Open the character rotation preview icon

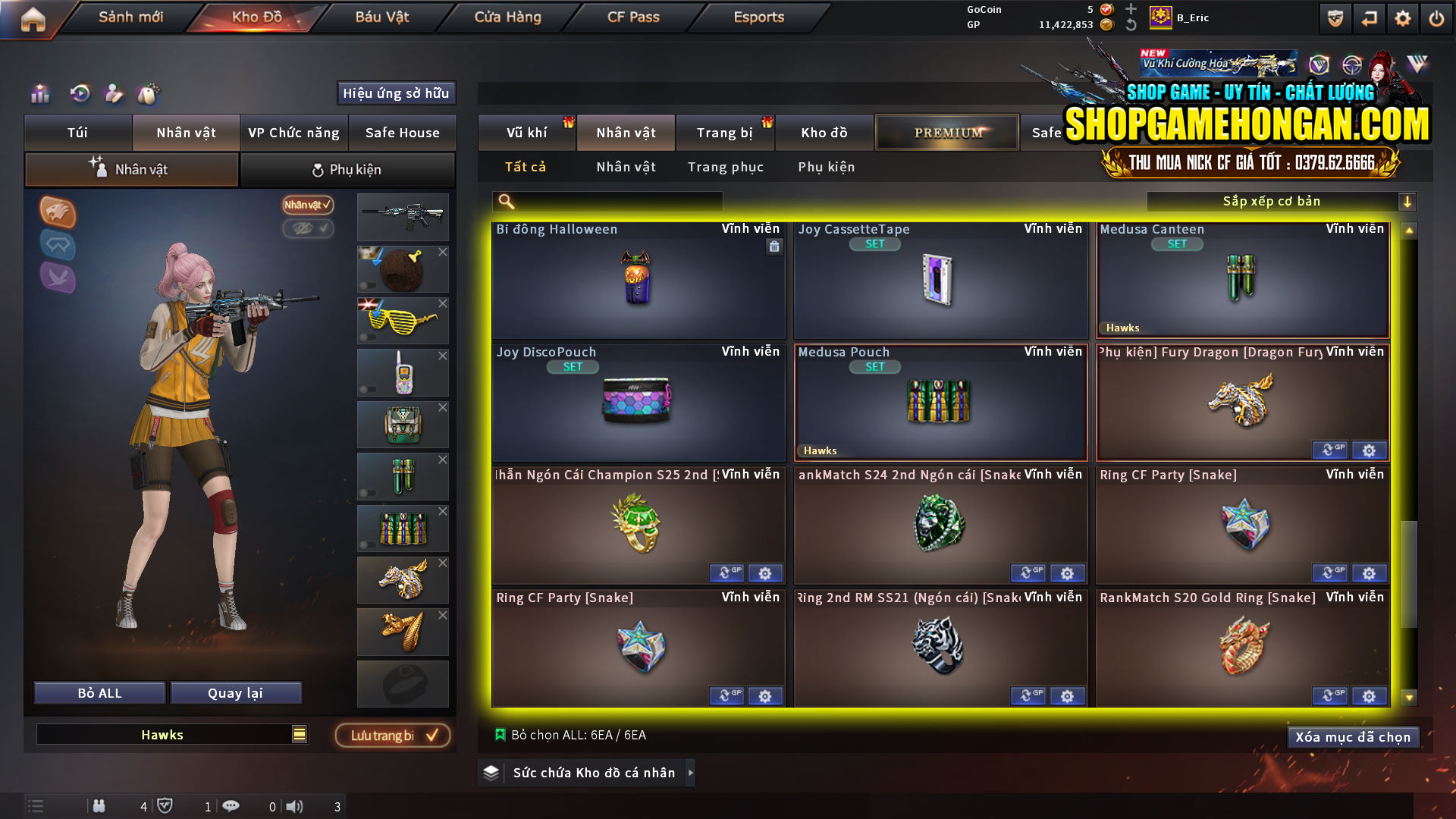point(80,94)
